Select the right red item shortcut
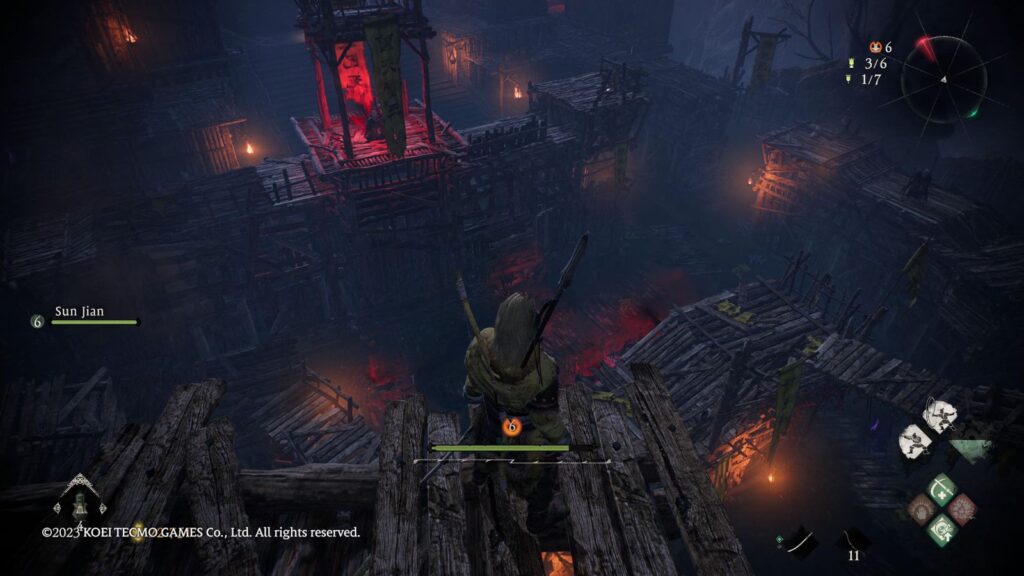1024x576 pixels. (x=962, y=510)
